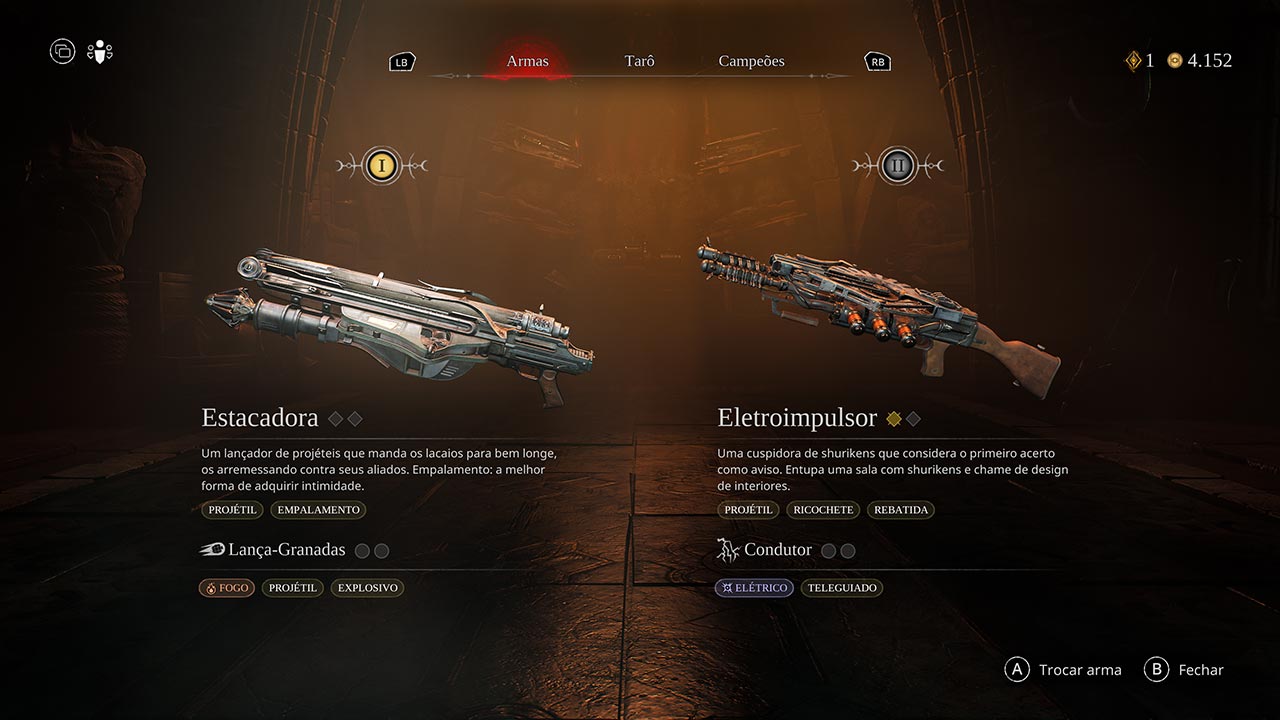Click the Explosivo tag
The width and height of the screenshot is (1280, 720).
click(367, 588)
